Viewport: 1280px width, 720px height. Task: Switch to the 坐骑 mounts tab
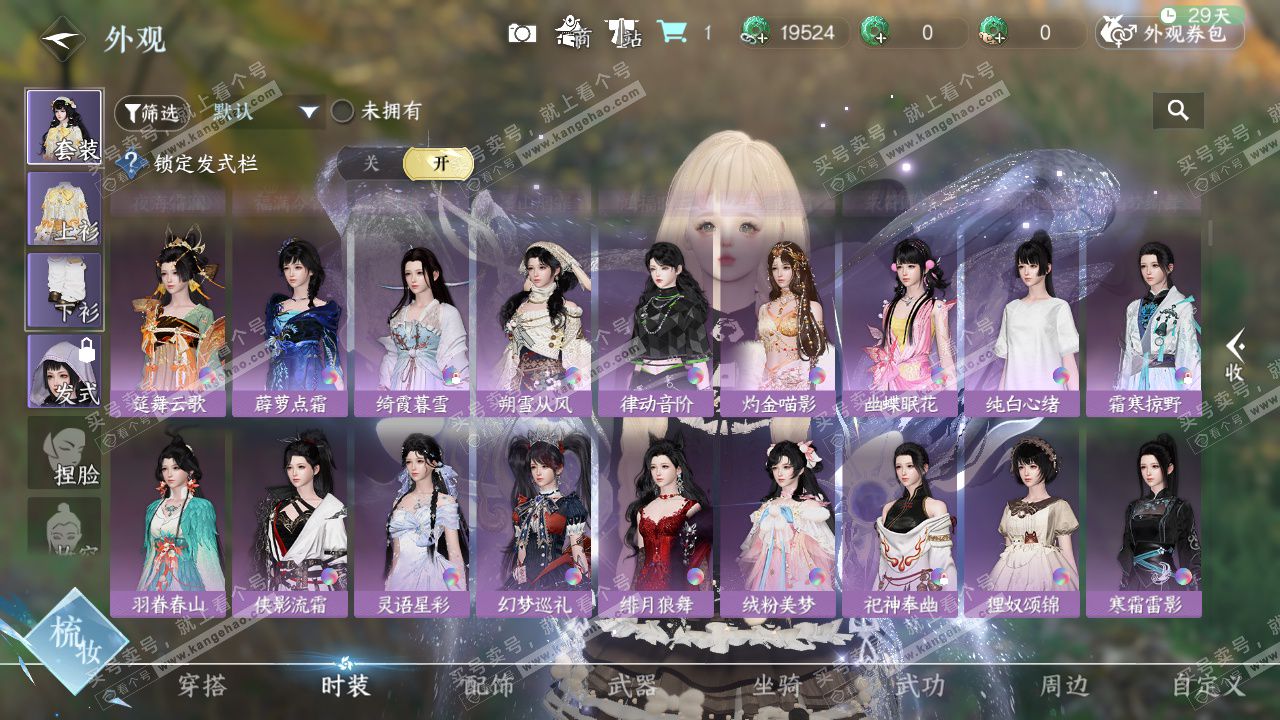[x=778, y=686]
